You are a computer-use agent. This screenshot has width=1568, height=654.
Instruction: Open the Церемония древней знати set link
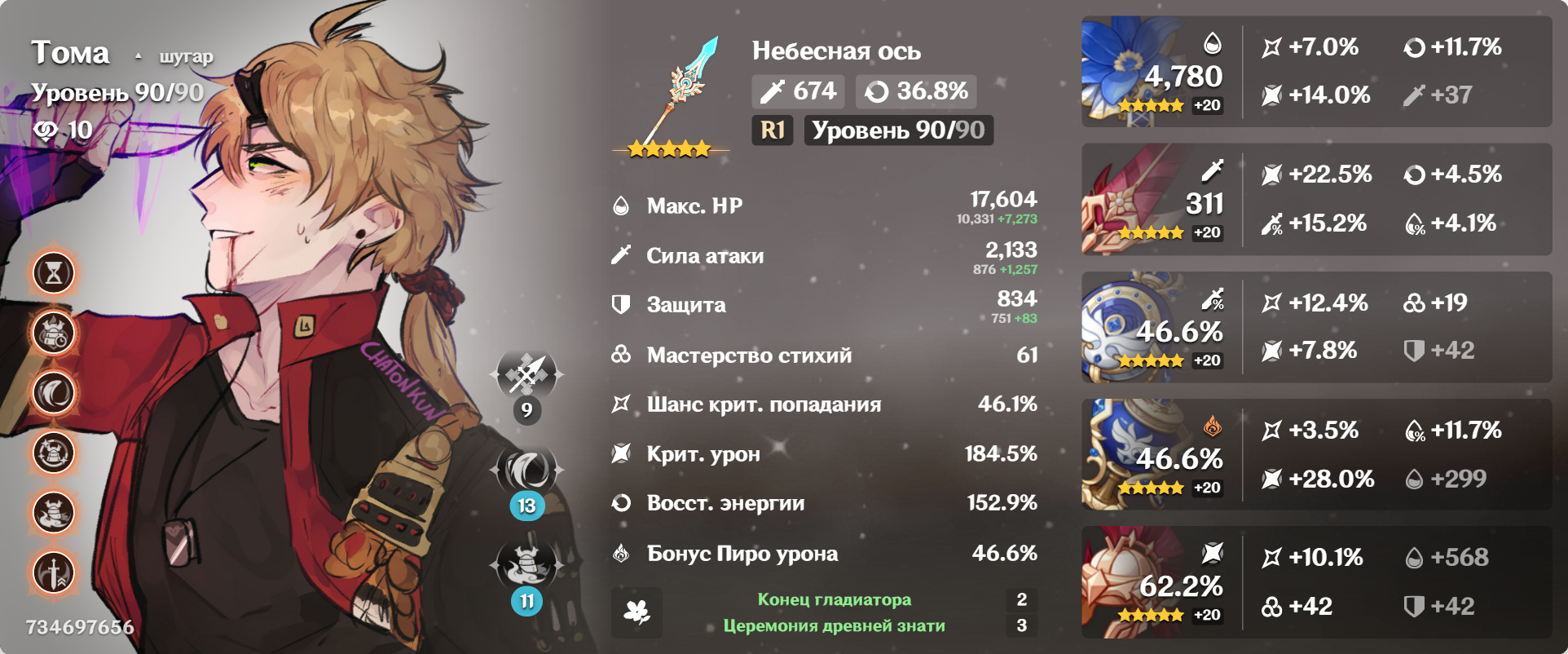[x=833, y=627]
